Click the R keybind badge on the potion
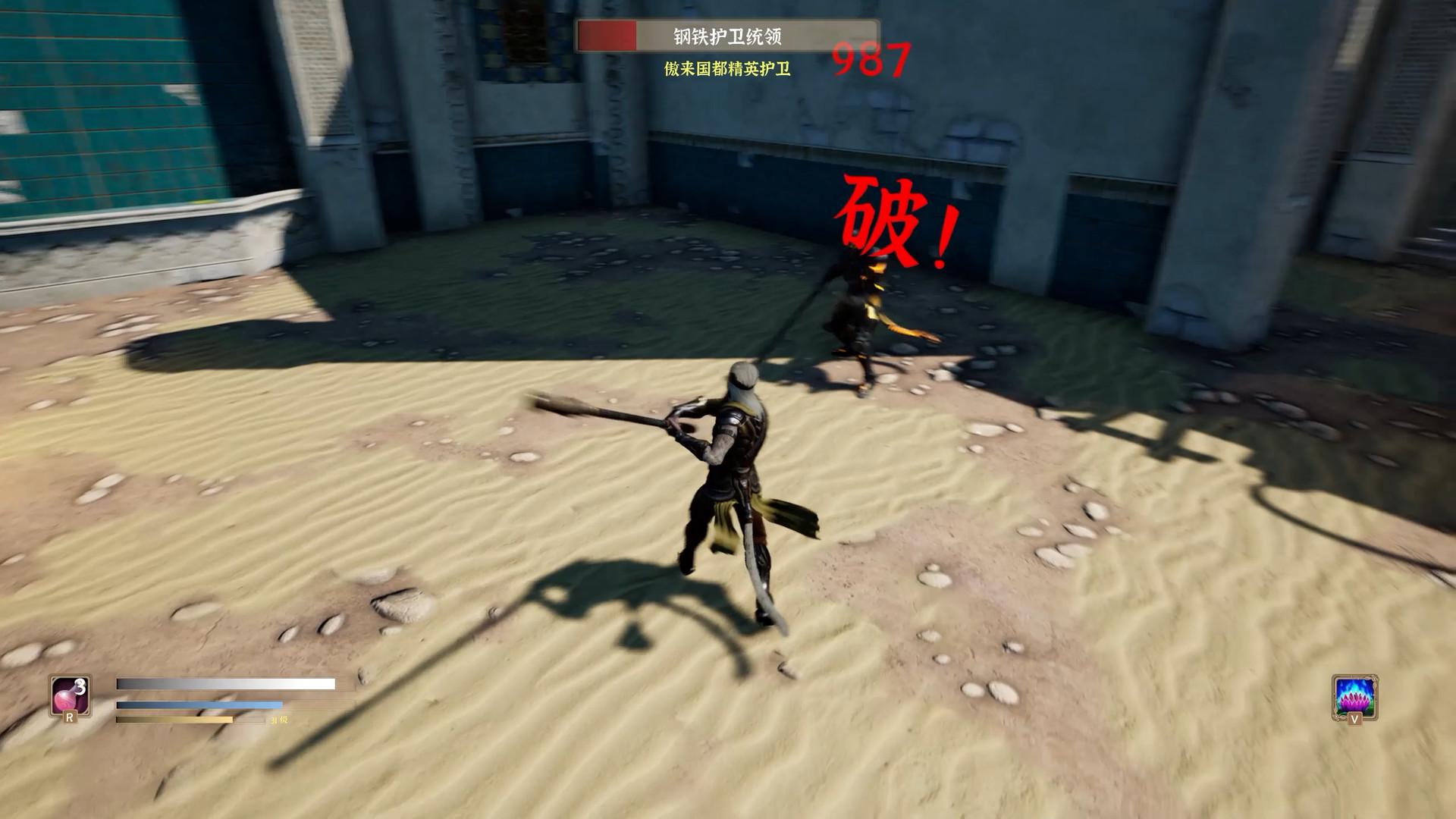The image size is (1456, 819). point(70,717)
